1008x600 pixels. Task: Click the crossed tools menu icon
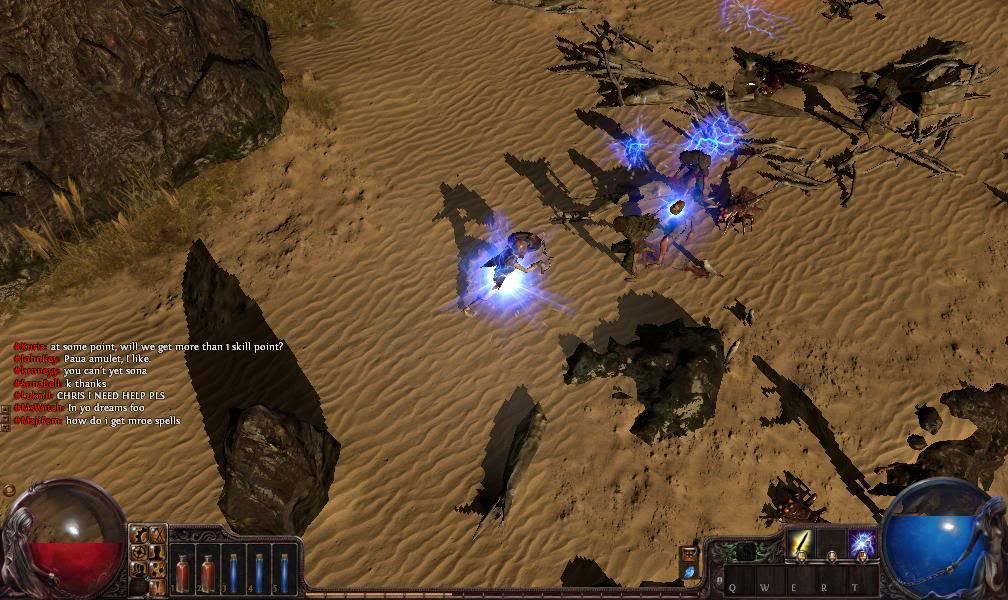tap(157, 535)
